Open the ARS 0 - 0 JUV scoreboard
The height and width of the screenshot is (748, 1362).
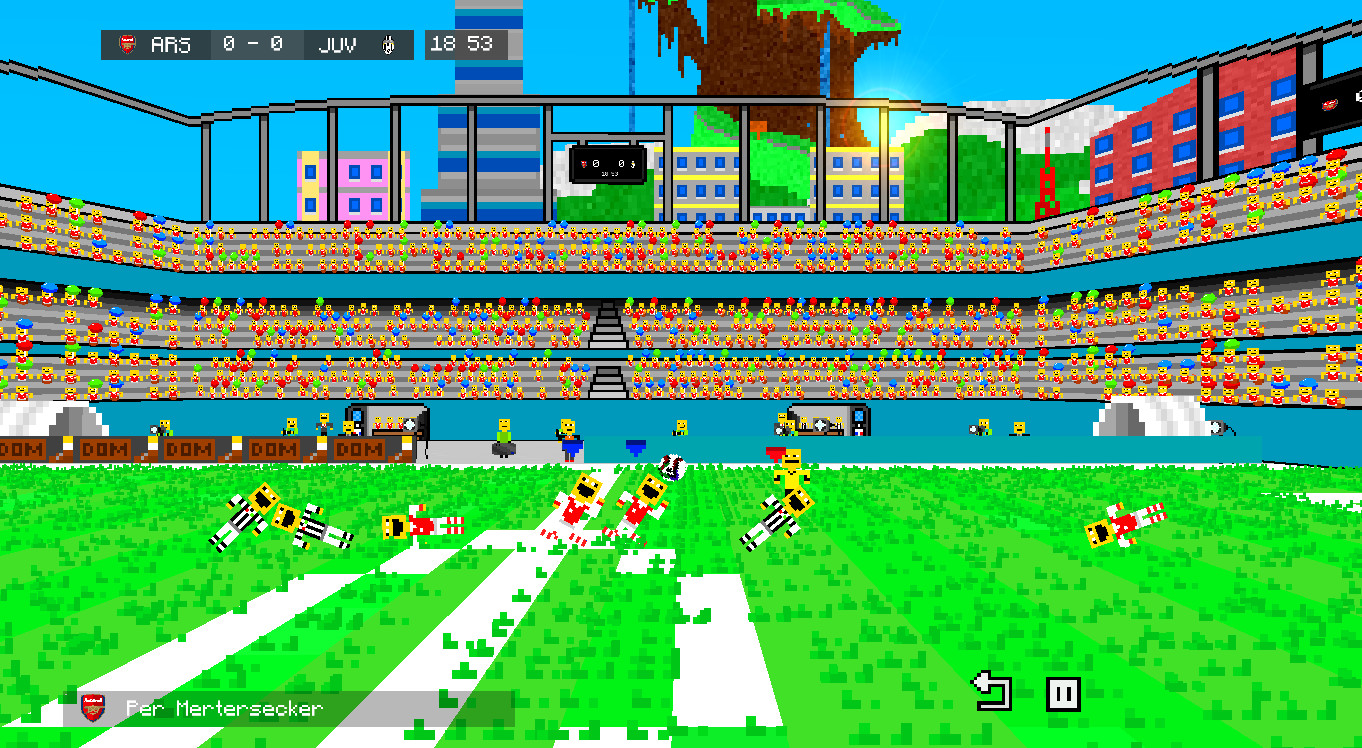point(255,44)
